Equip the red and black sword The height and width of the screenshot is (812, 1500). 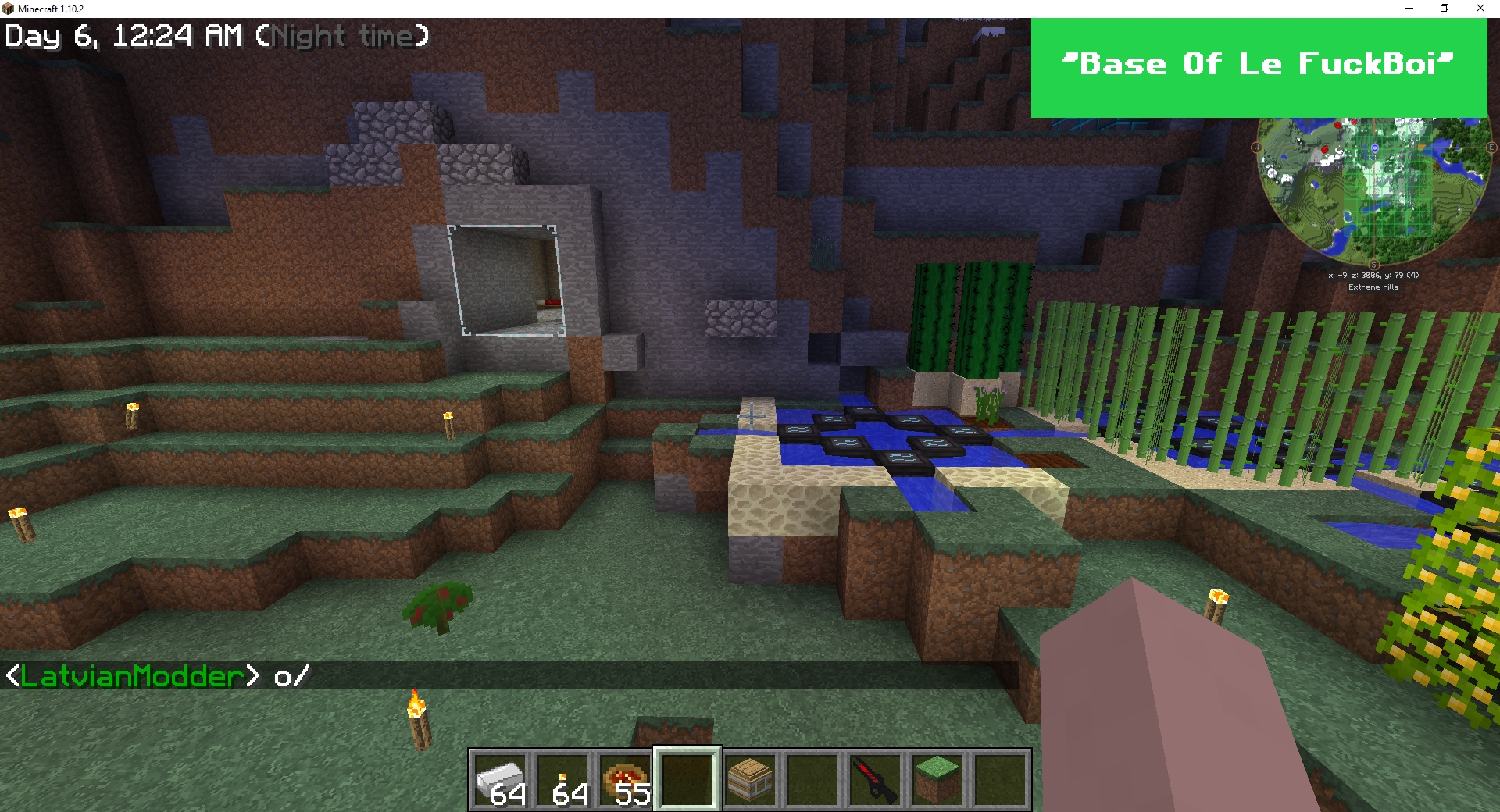(875, 779)
